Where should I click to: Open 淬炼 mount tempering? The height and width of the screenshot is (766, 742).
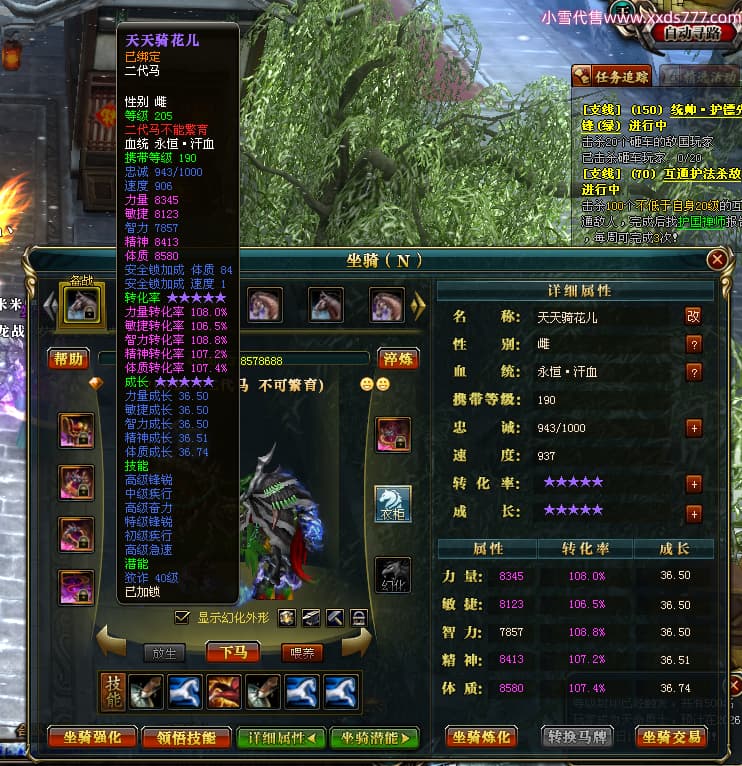pos(398,358)
